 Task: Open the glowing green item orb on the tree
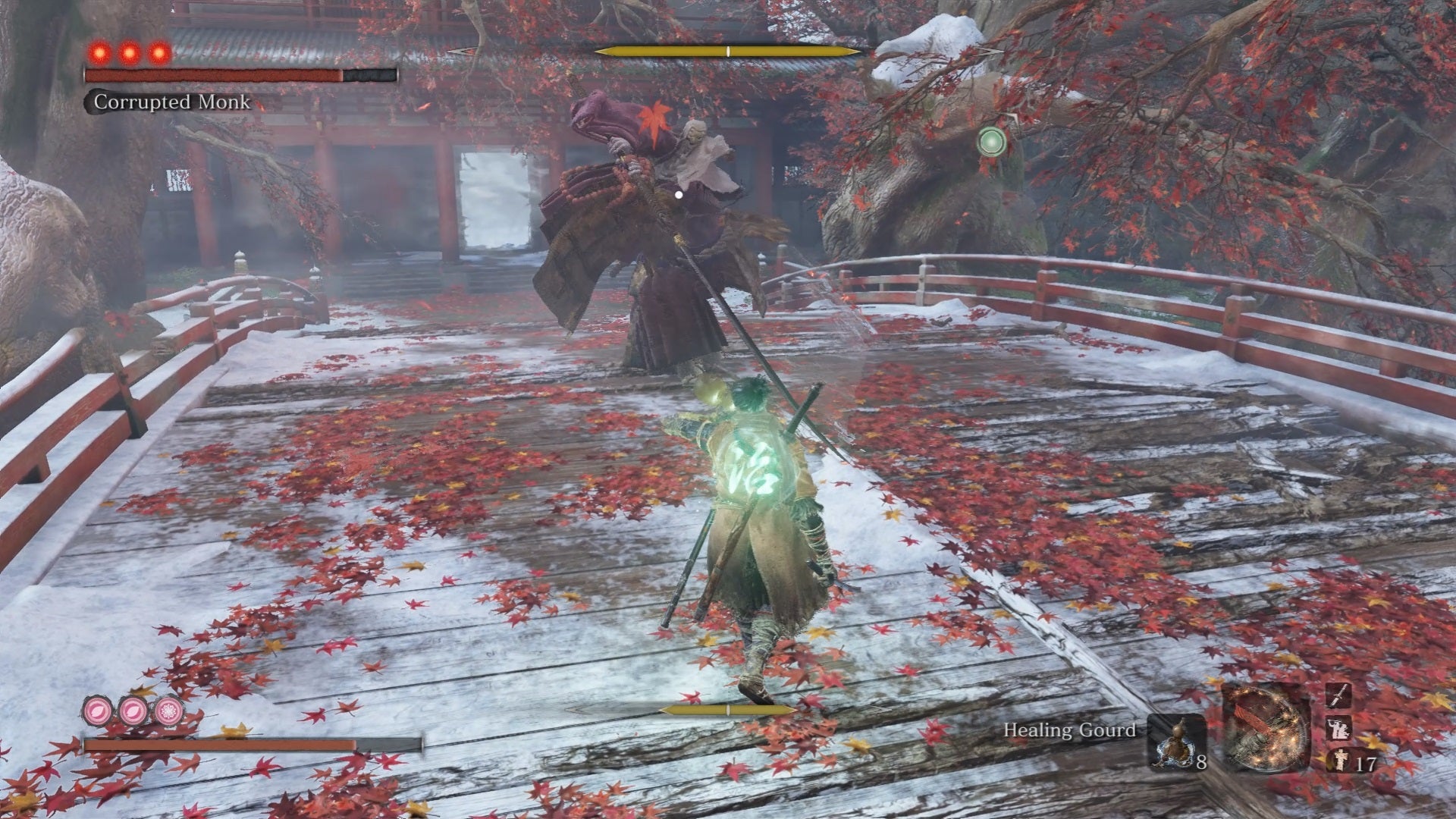click(x=993, y=140)
